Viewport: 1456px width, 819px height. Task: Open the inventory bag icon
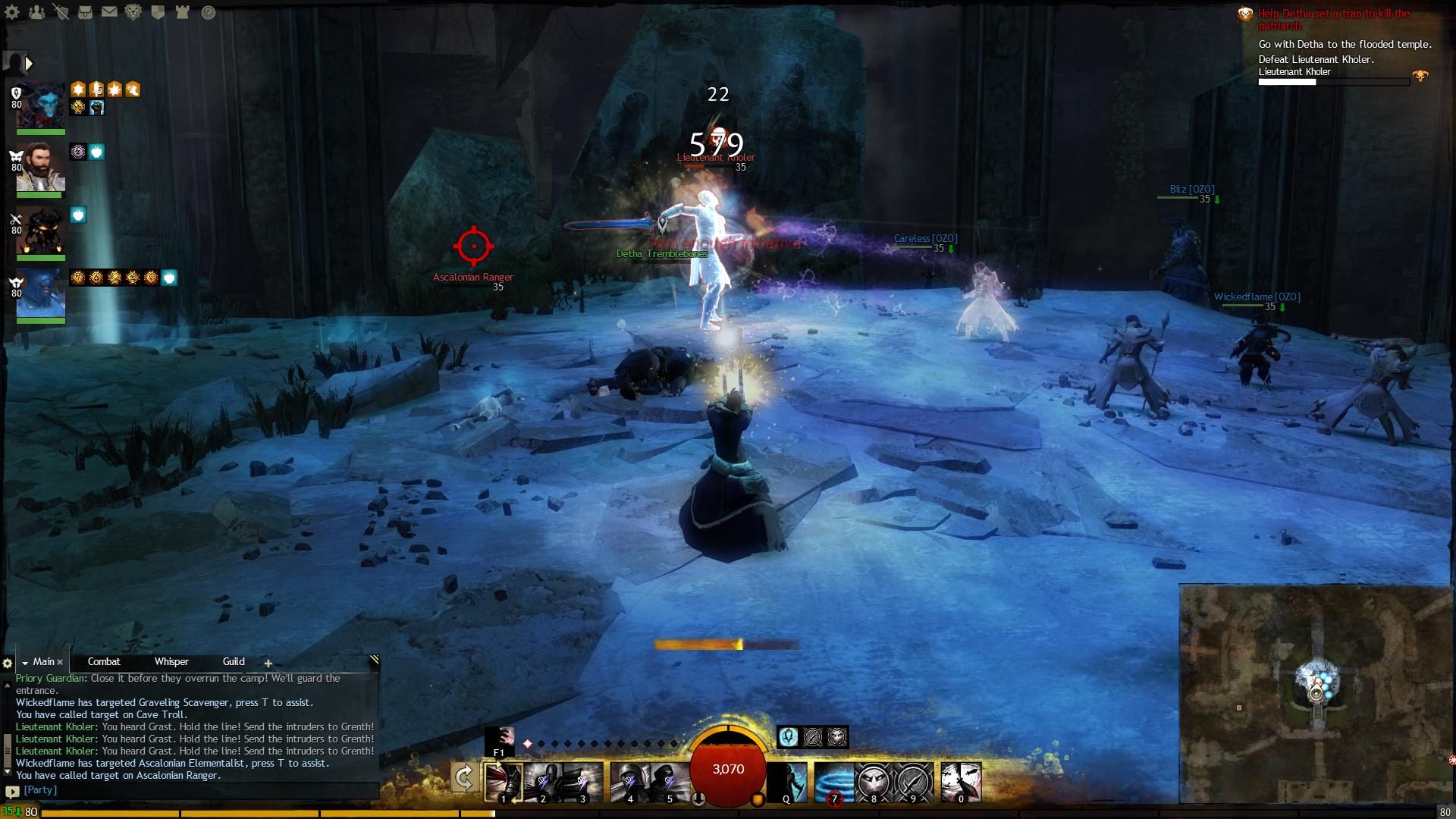coord(85,12)
